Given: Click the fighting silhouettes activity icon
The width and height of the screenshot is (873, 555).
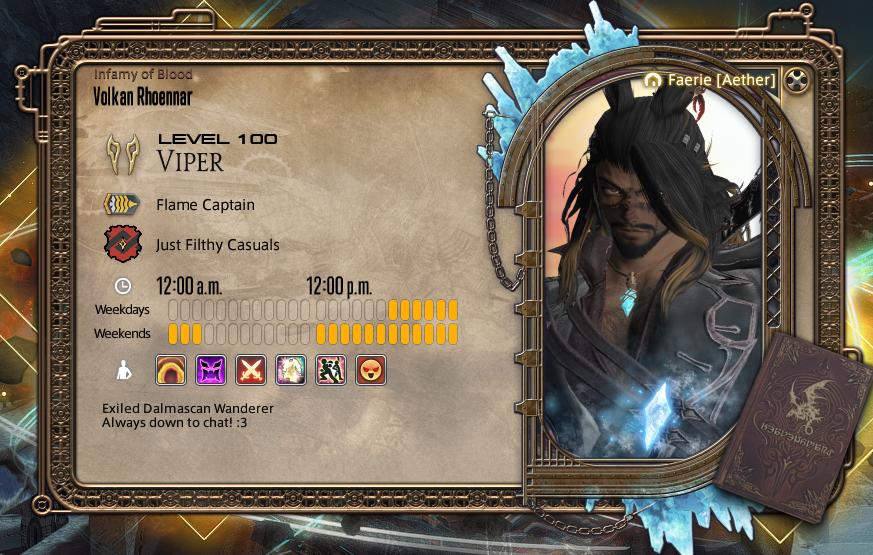Looking at the screenshot, I should (x=331, y=370).
